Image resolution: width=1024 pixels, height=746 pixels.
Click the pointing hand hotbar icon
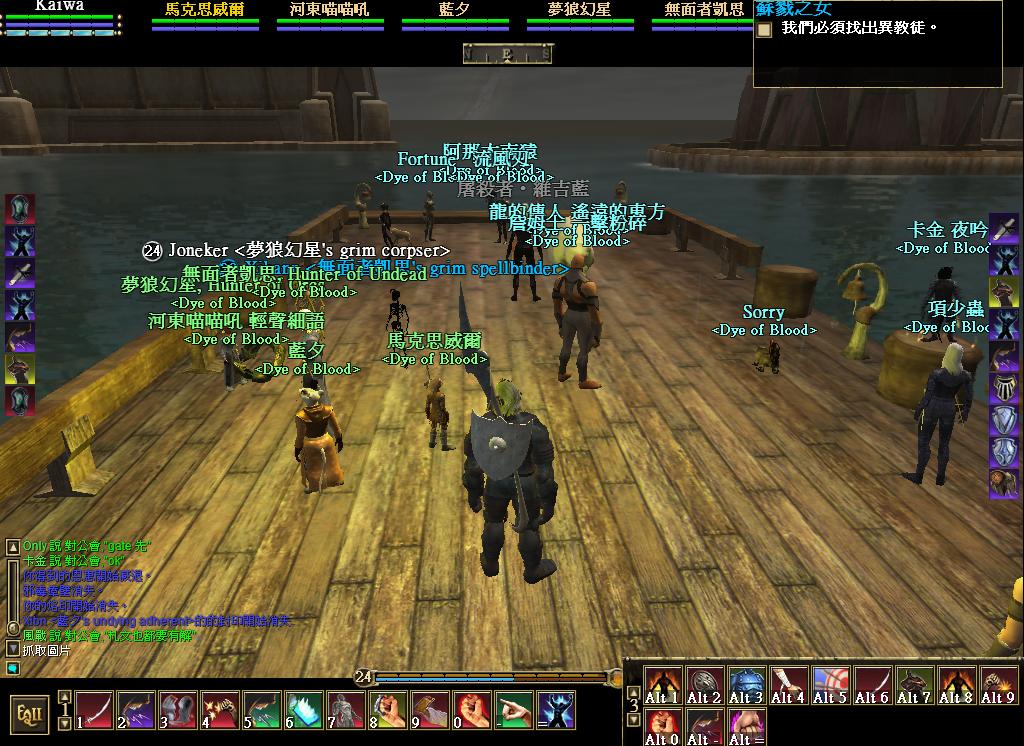click(515, 709)
